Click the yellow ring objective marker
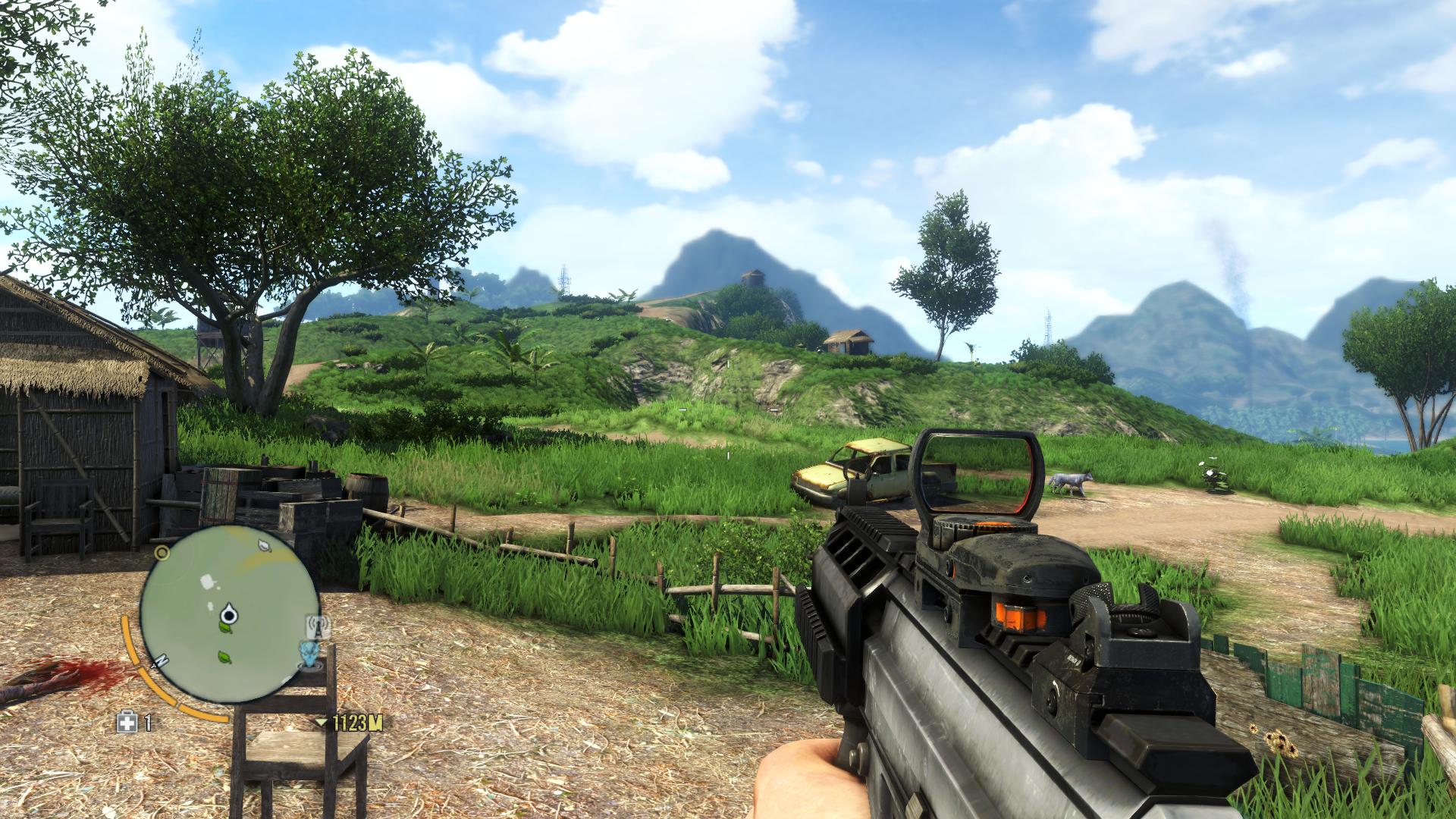Screen dimensions: 1456x819 tap(162, 551)
